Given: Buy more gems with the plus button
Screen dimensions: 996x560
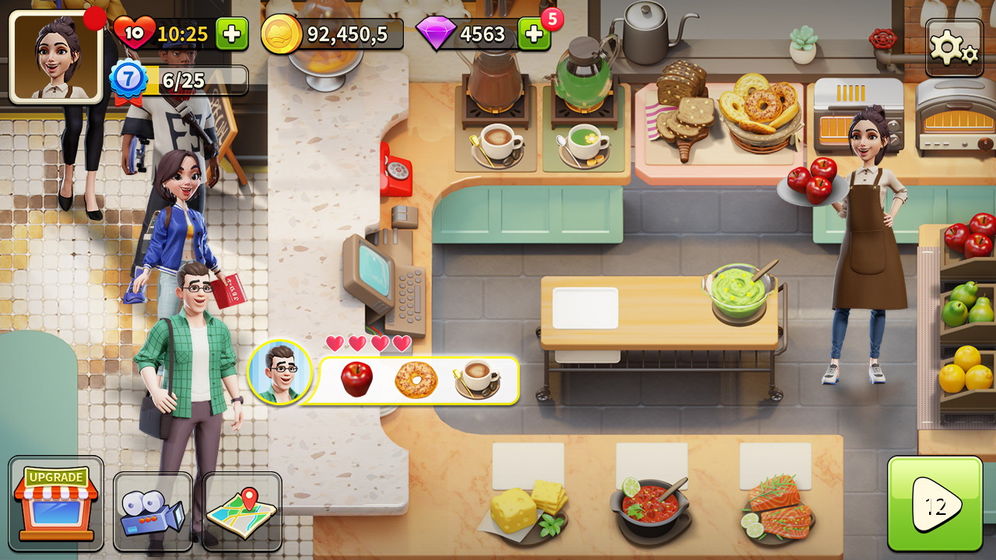Looking at the screenshot, I should (x=533, y=34).
